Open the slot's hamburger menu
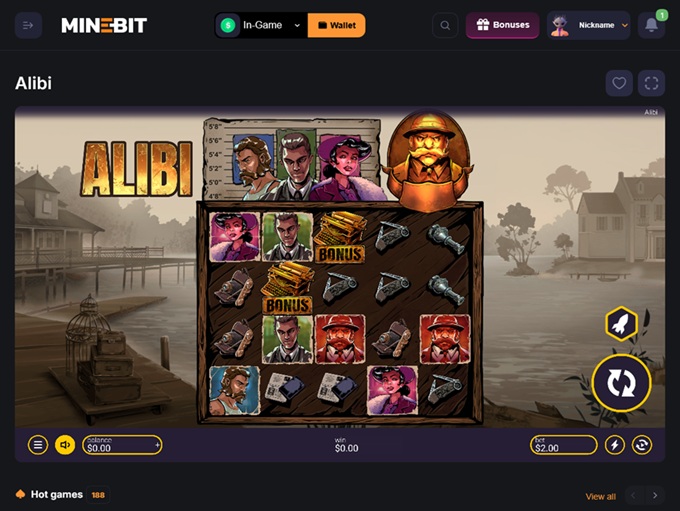This screenshot has height=511, width=680. [x=38, y=445]
